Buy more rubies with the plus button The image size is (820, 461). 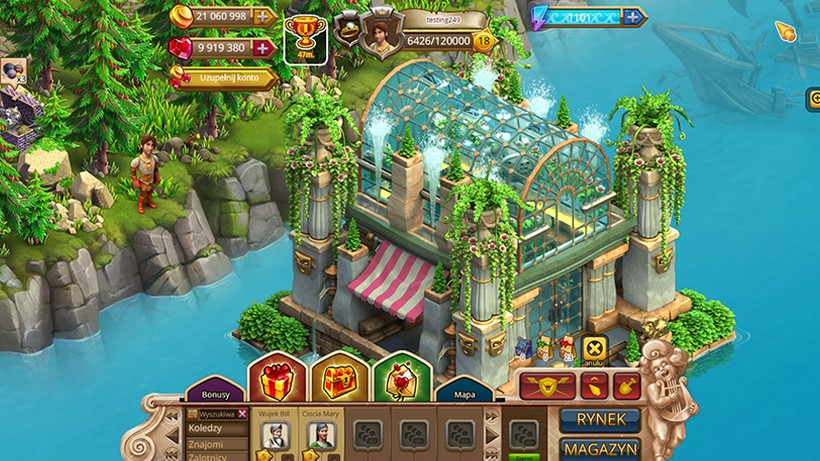263,47
